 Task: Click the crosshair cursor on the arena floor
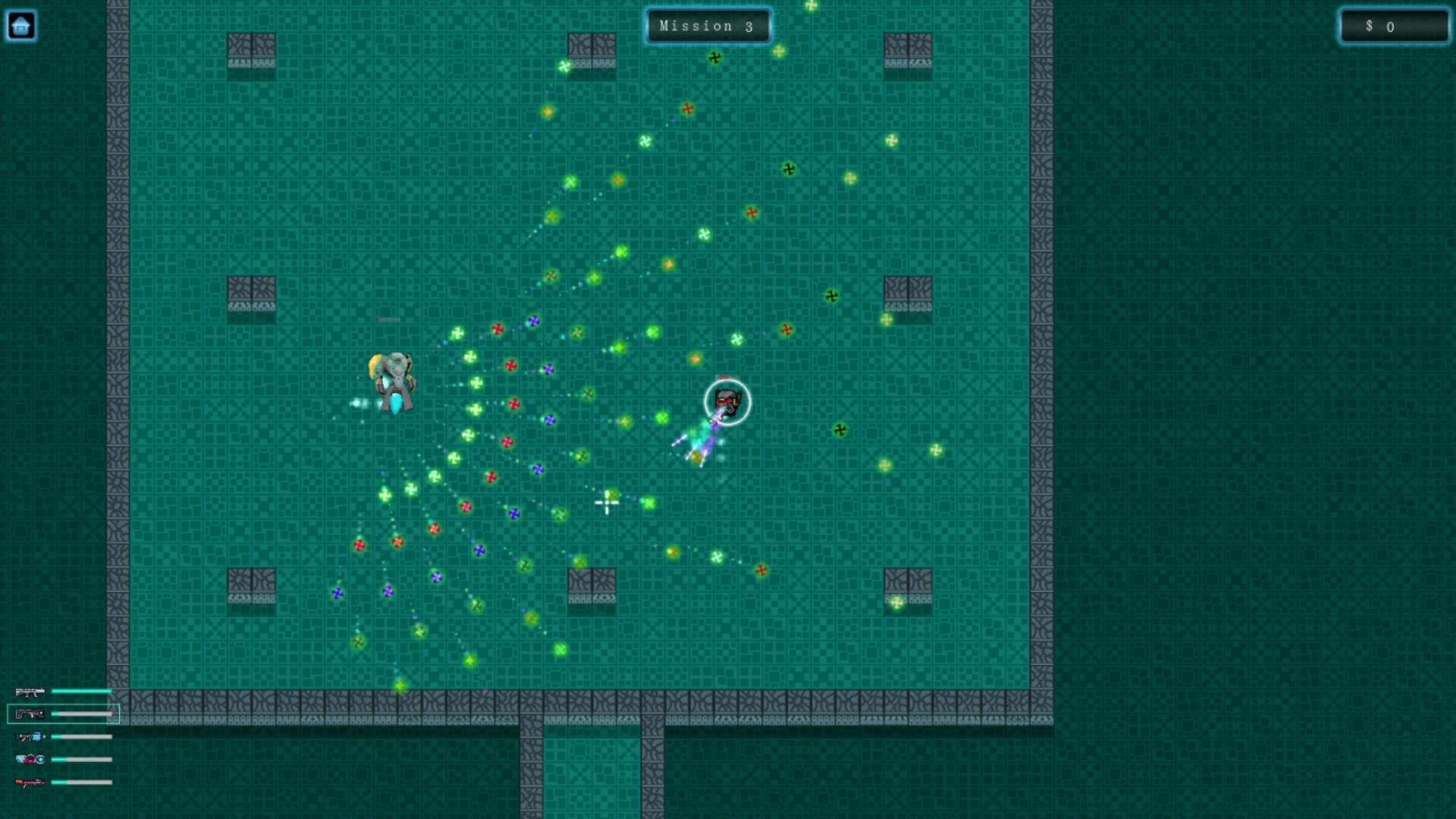pos(606,503)
